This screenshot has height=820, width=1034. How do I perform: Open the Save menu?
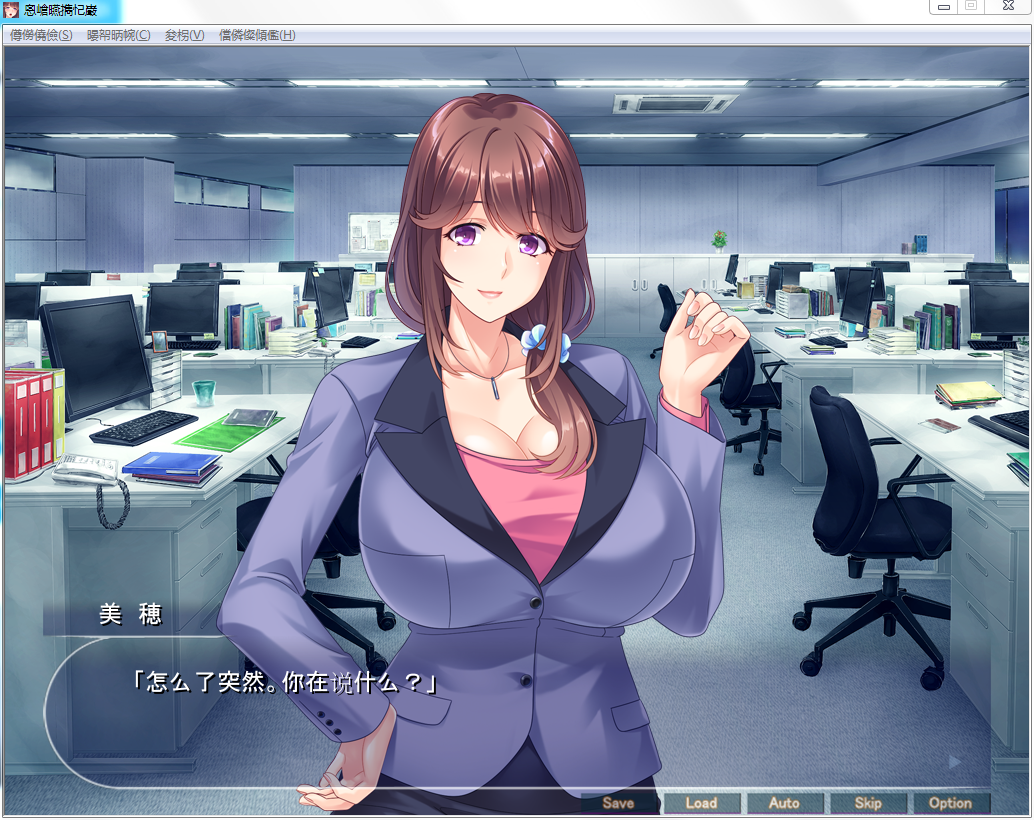pos(619,803)
